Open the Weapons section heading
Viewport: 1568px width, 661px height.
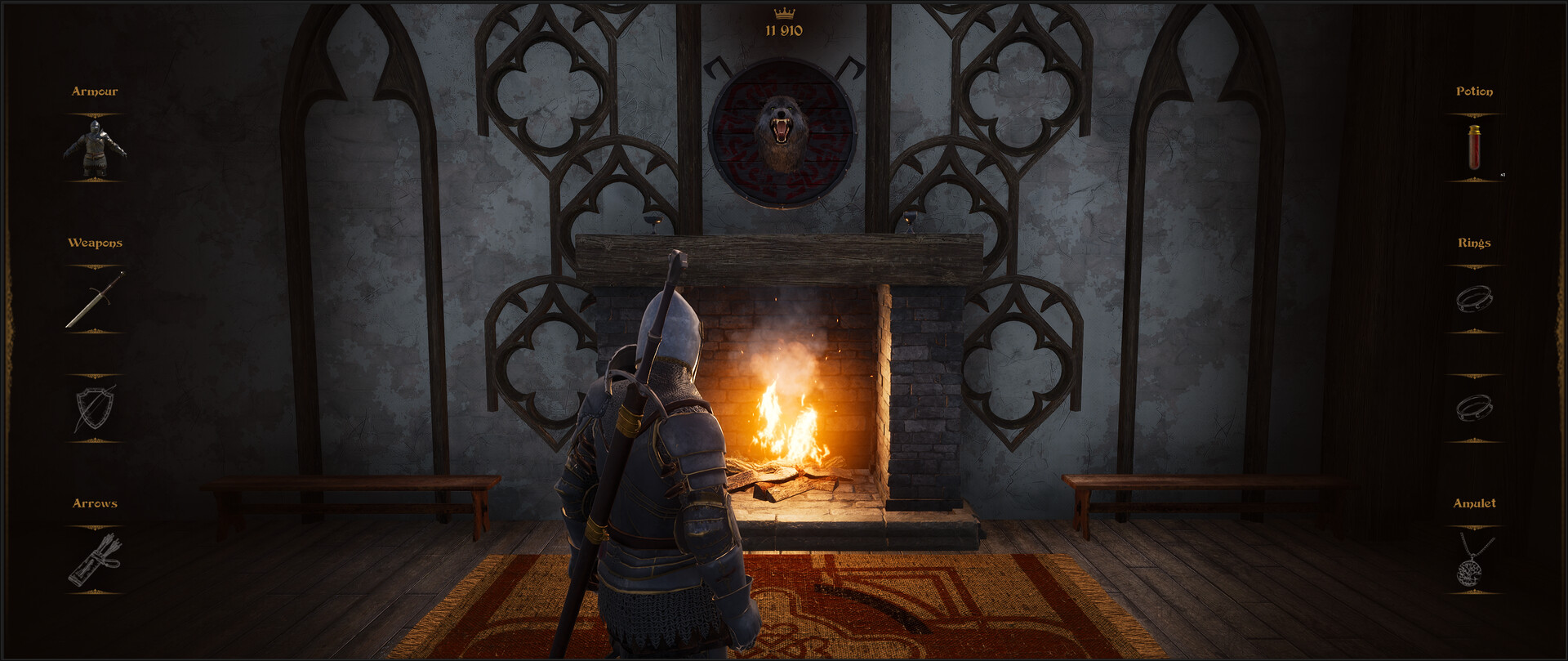click(x=96, y=243)
